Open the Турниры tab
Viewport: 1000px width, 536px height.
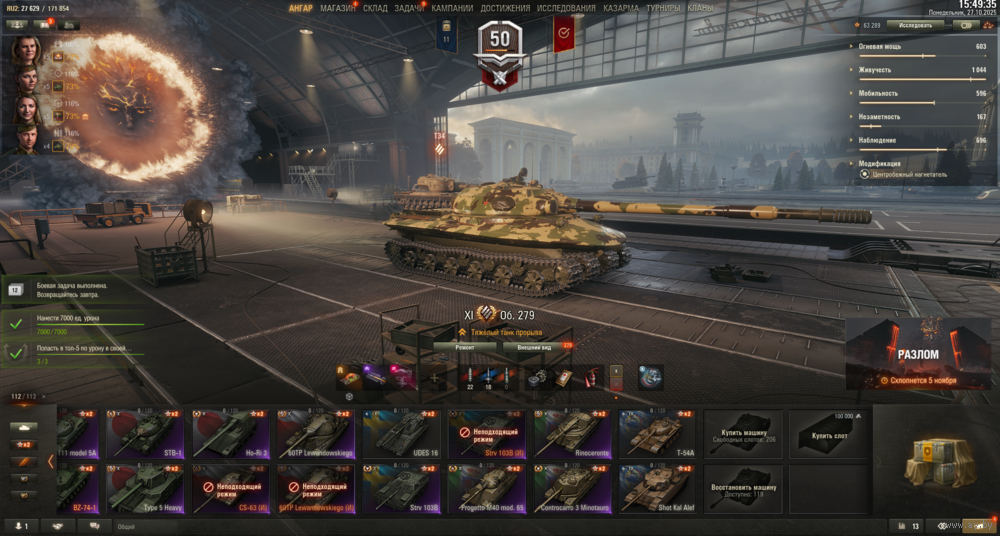[x=663, y=8]
